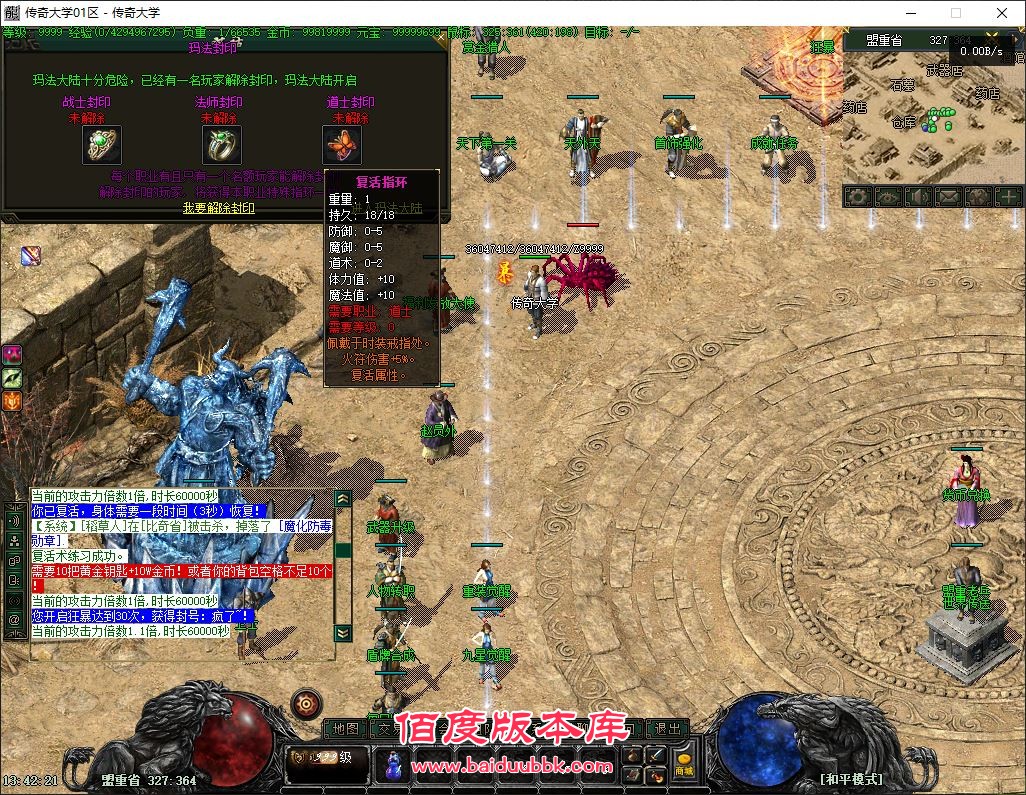Select the warrior seal bracelet icon
Screen dimensions: 1026x795
coord(101,146)
